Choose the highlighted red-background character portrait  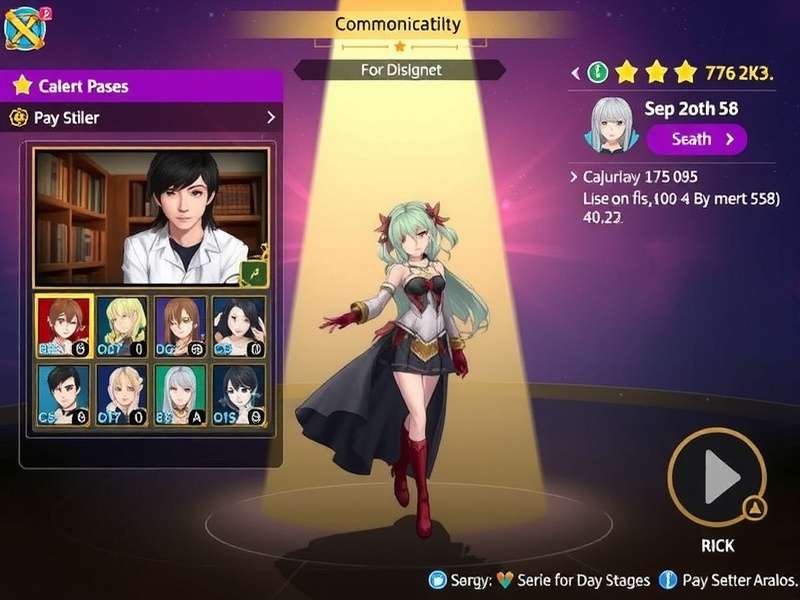click(x=63, y=326)
